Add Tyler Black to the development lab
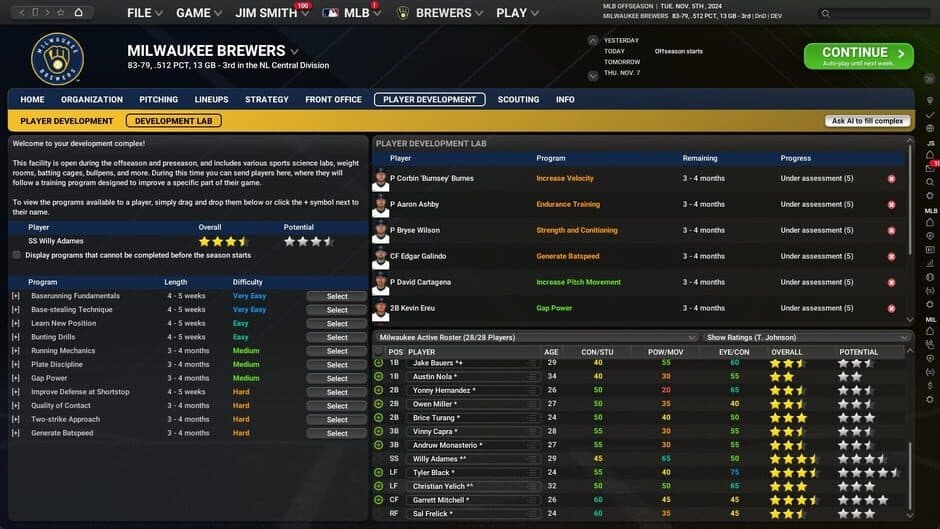Image resolution: width=940 pixels, height=529 pixels. point(379,473)
